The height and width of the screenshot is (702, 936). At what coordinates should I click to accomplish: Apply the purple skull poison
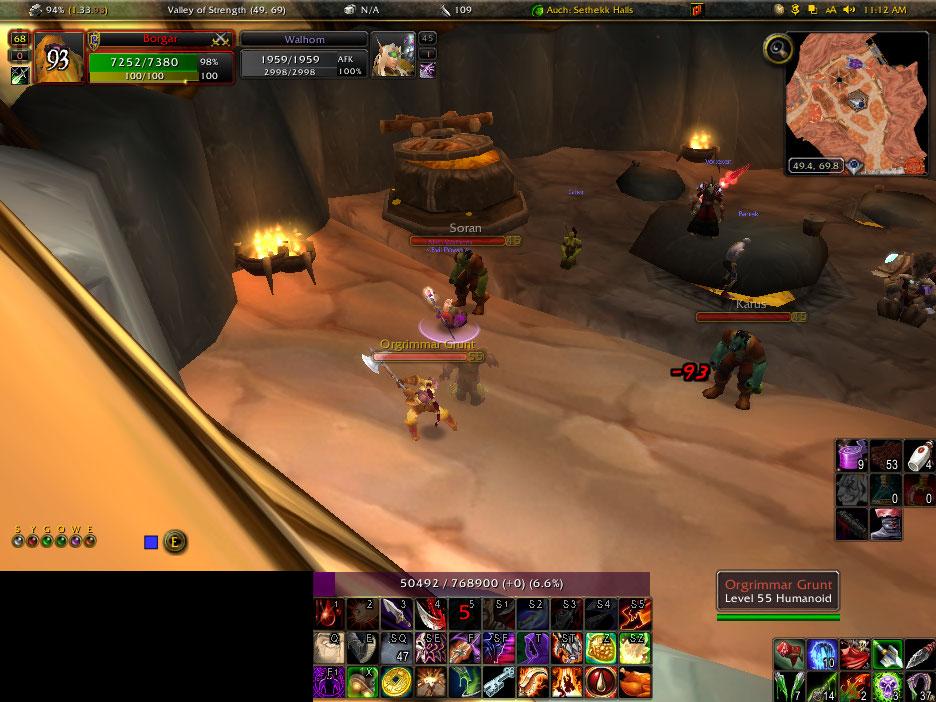(886, 687)
